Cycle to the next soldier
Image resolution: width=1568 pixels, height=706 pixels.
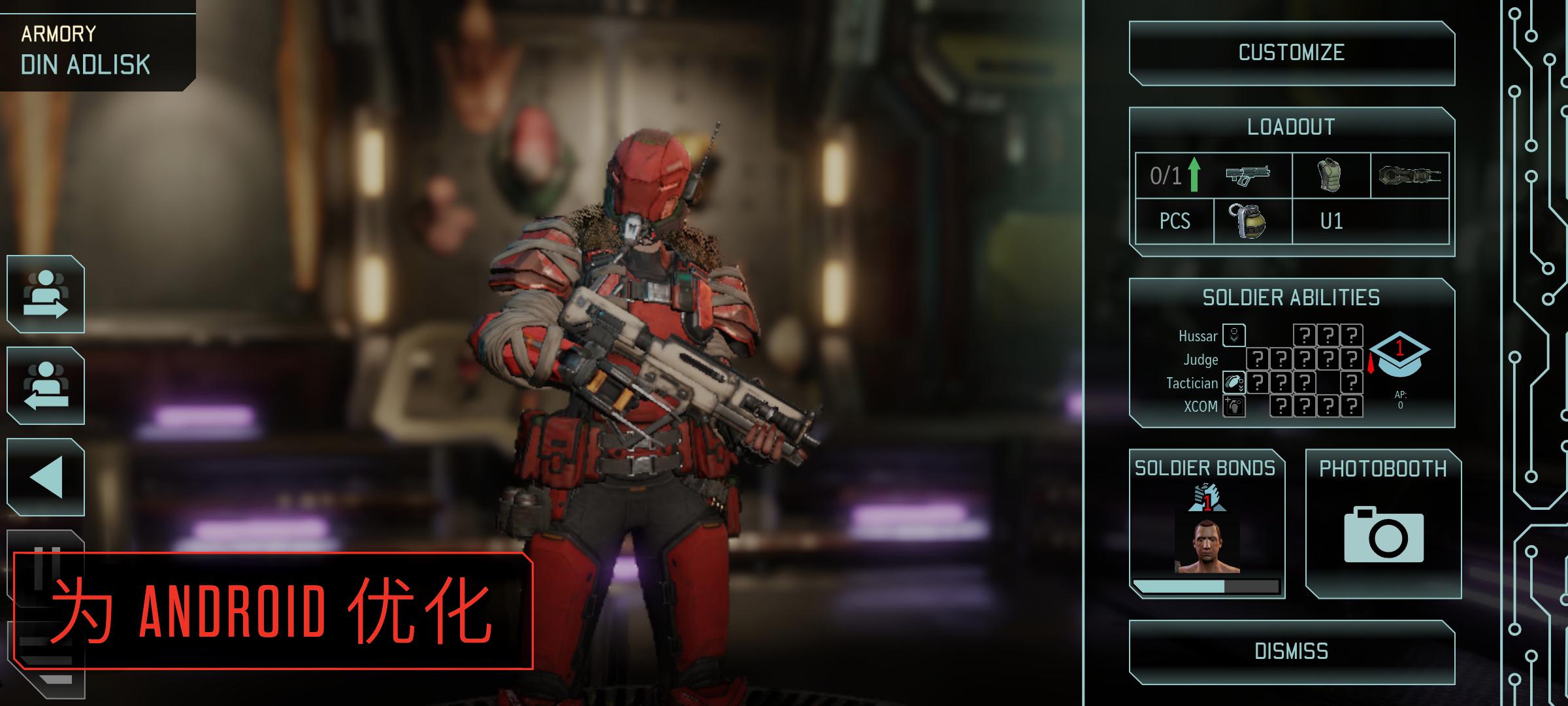pos(46,295)
